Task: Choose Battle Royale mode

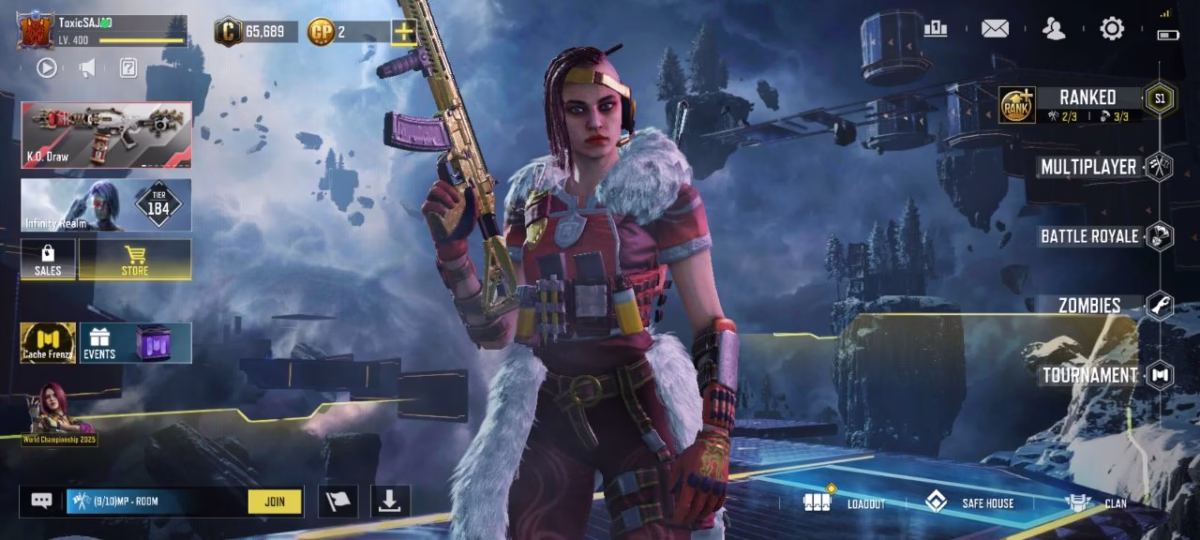Action: [x=1090, y=236]
